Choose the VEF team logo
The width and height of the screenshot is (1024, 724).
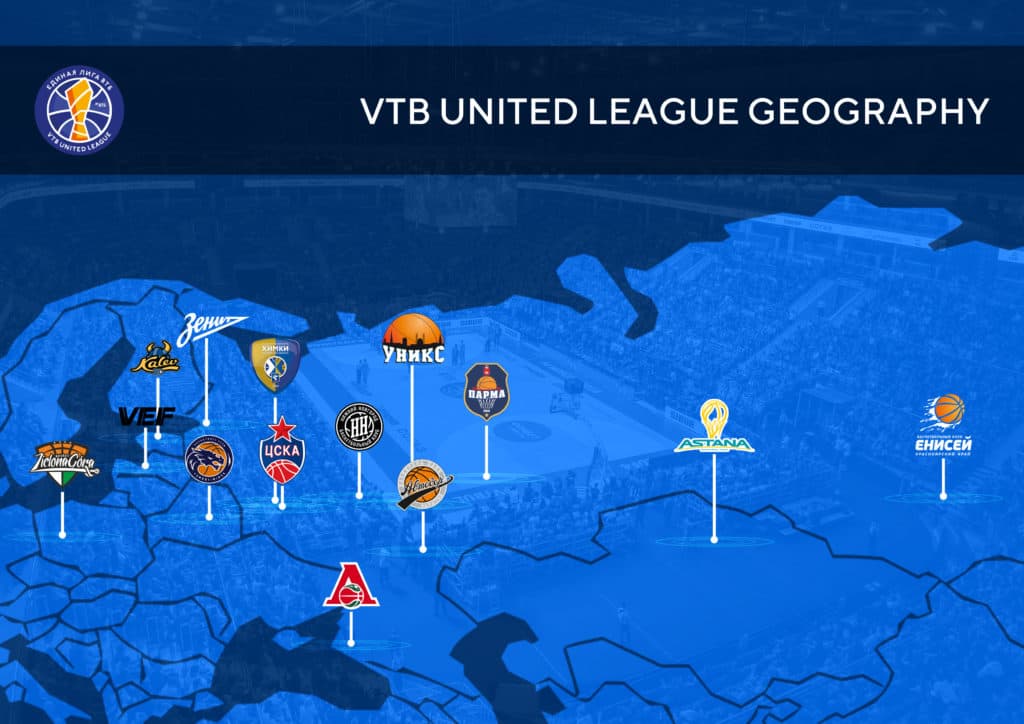coord(147,415)
